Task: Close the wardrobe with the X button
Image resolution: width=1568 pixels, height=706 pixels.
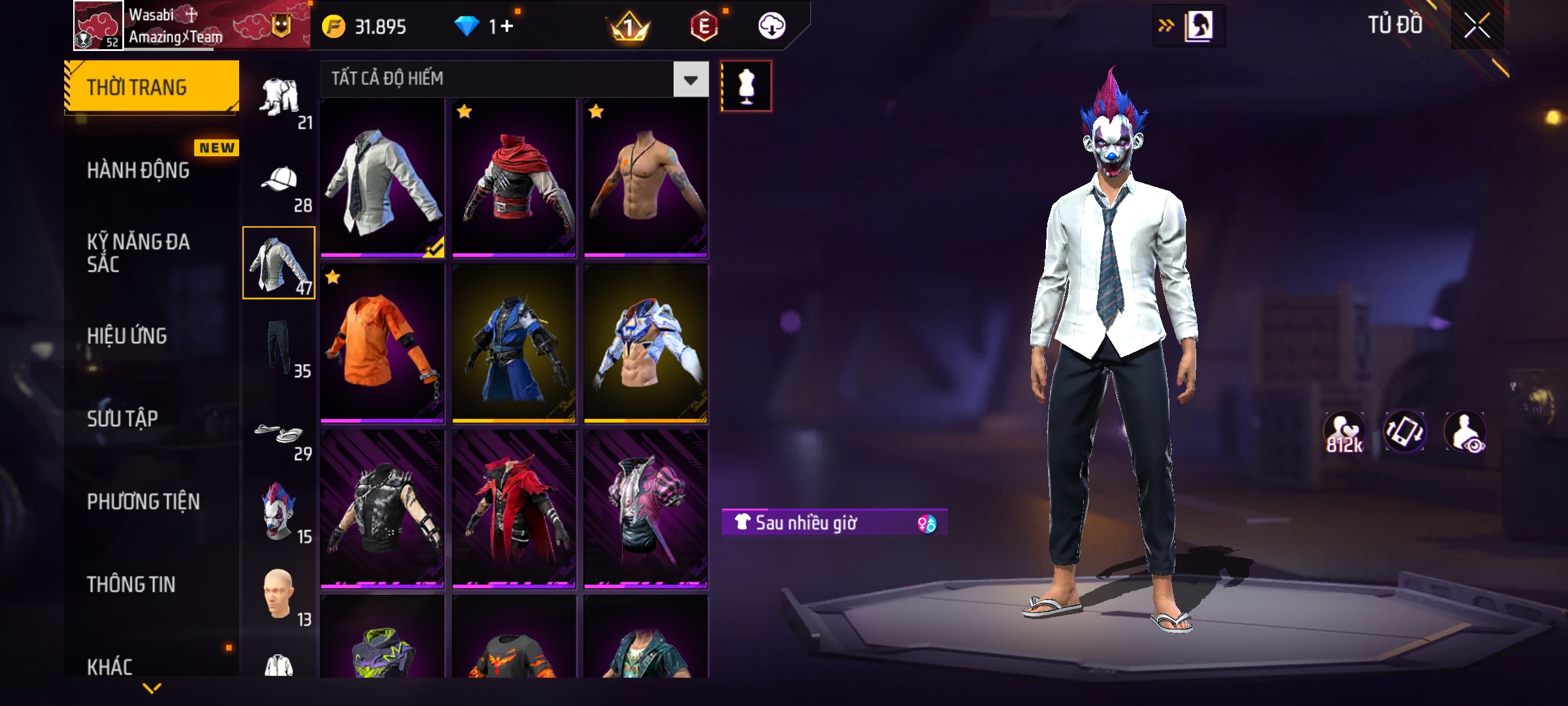Action: tap(1477, 26)
